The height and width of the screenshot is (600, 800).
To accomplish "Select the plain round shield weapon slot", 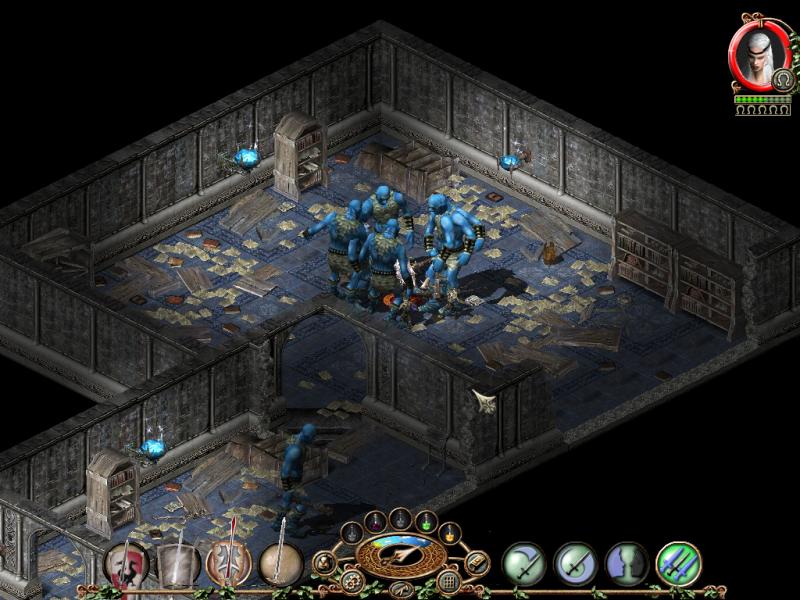I will point(281,565).
